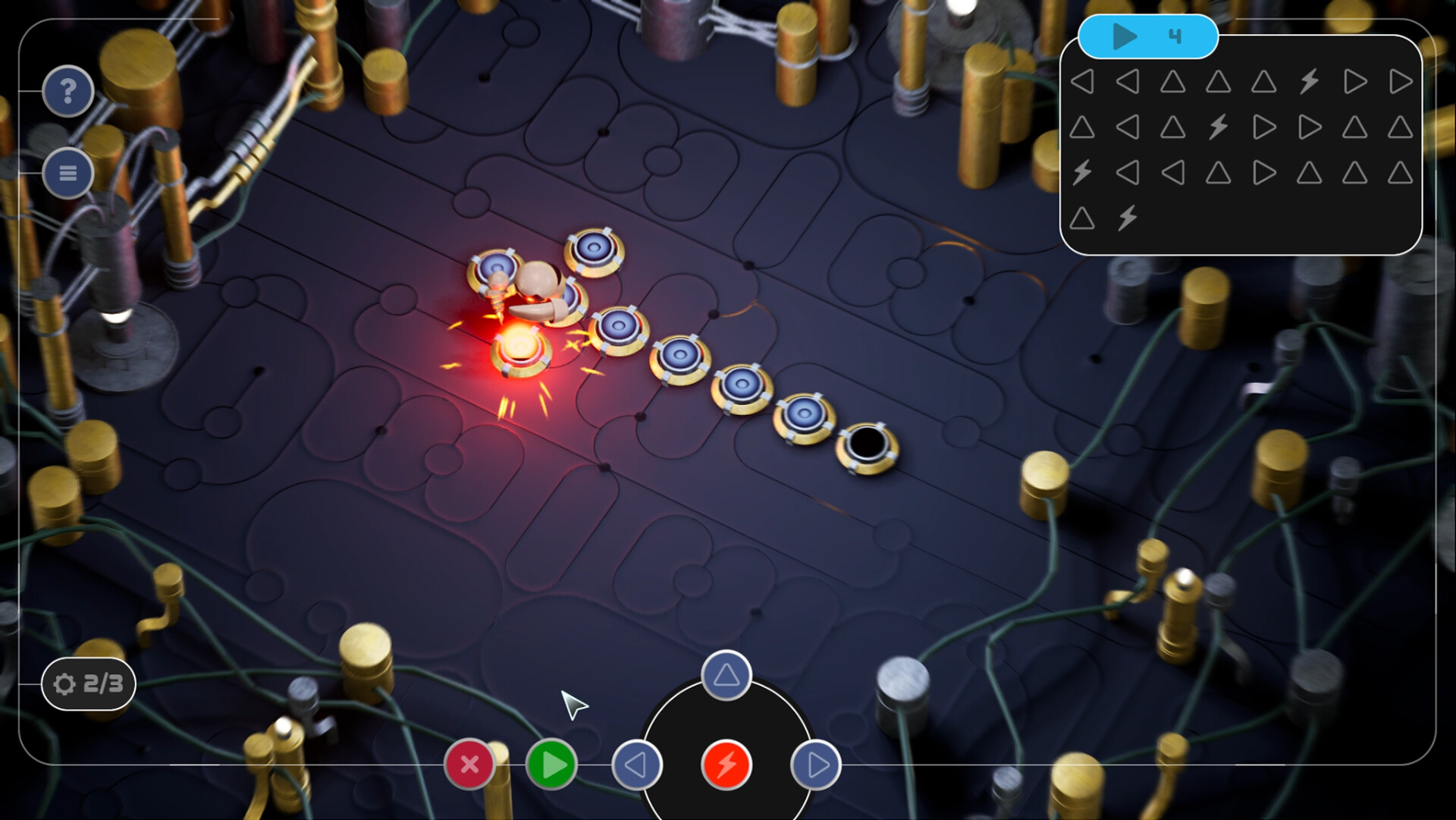Click the lightning instruction starting the third program row

click(1081, 172)
